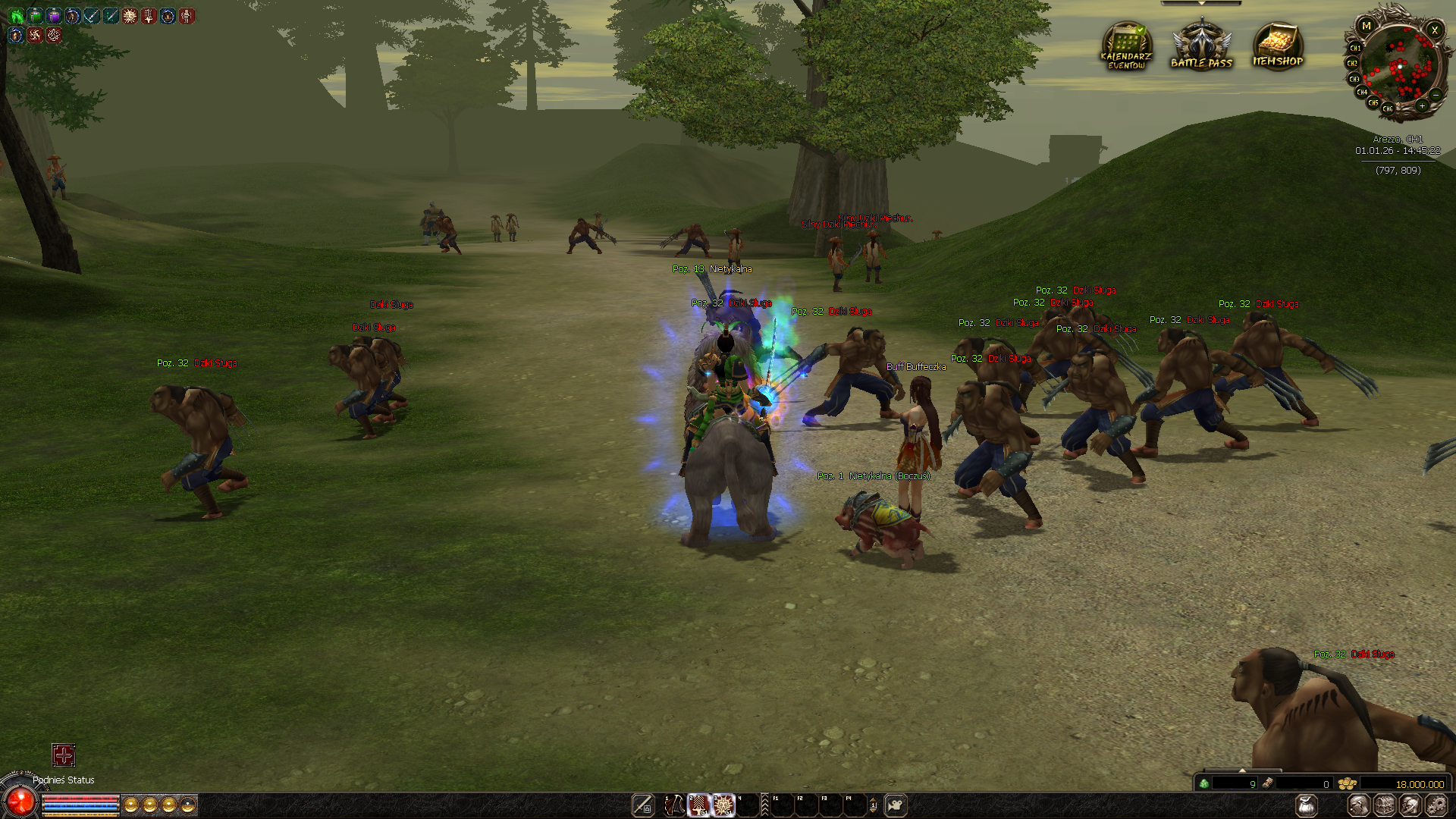This screenshot has height=819, width=1456.
Task: Activate the skill in hotbar slot 1
Action: (674, 805)
